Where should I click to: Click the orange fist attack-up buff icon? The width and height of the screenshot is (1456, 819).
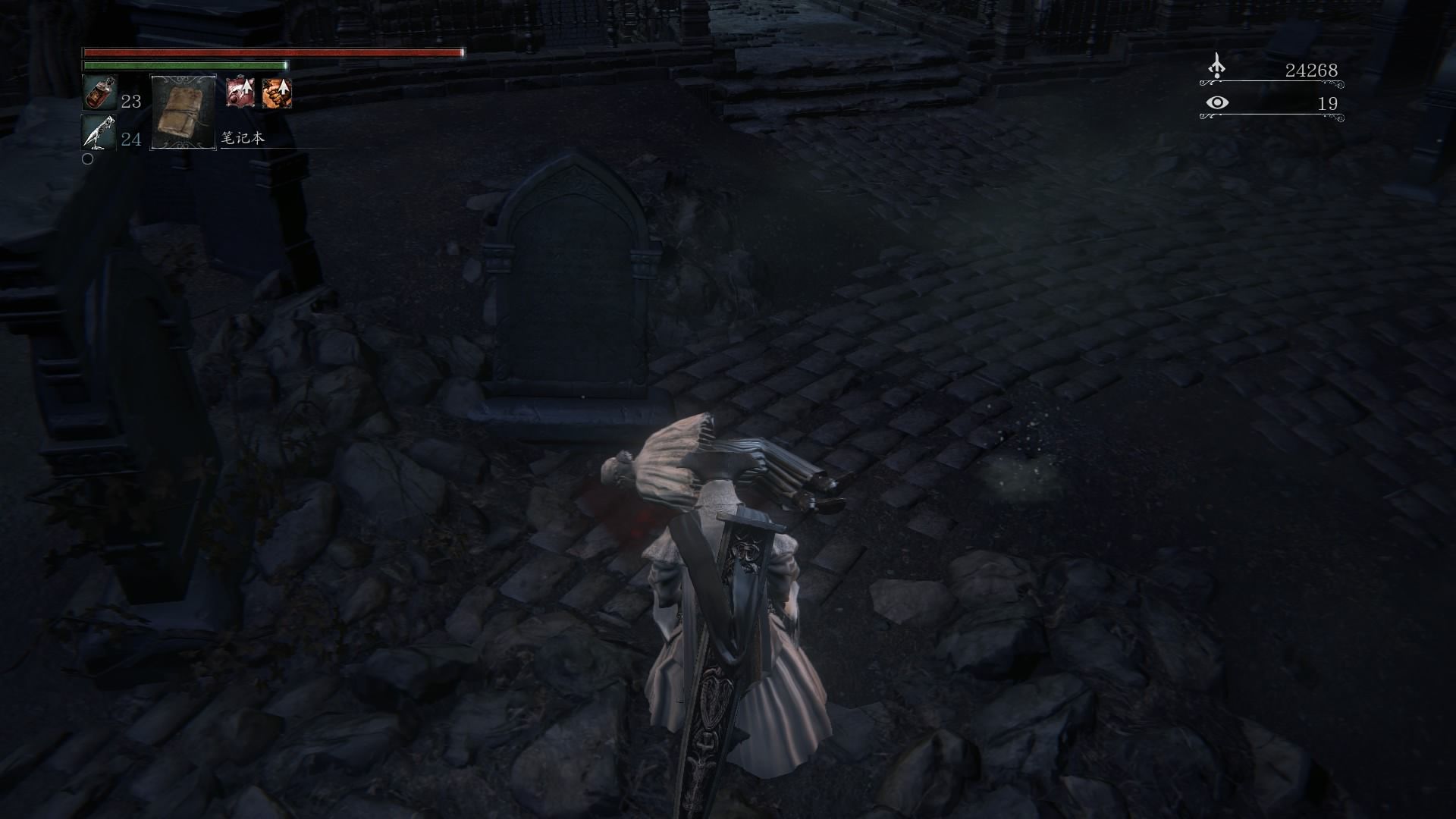[277, 93]
